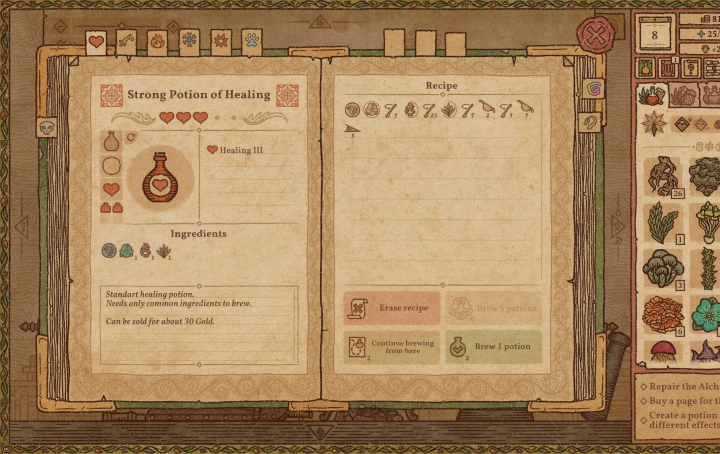Select the snowflake bookmark tab

(188, 42)
